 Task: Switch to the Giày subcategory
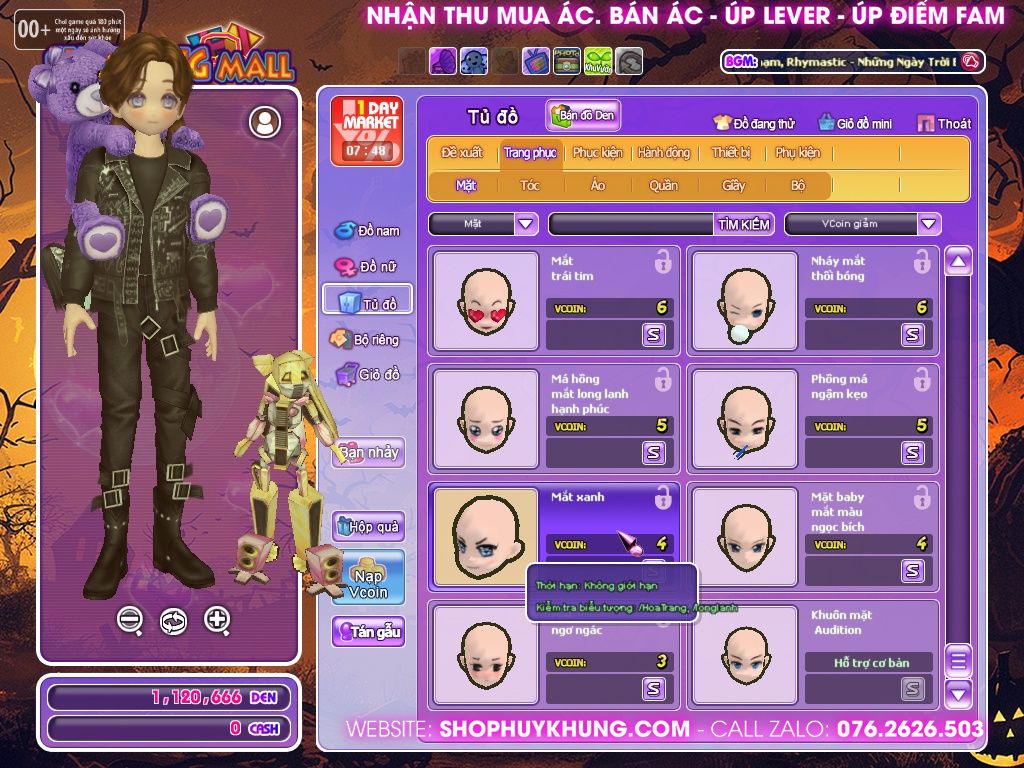point(734,185)
